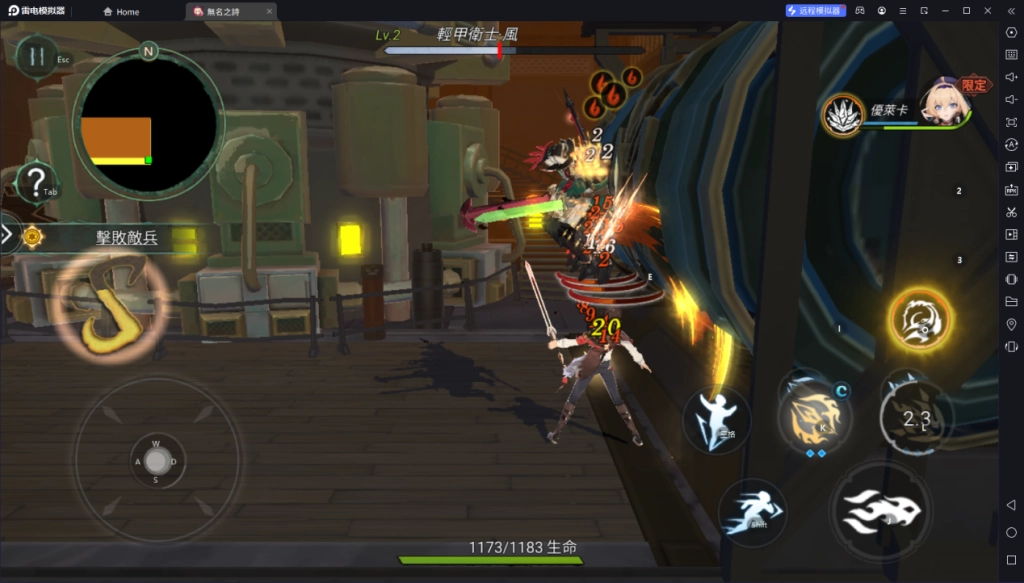1024x583 pixels.
Task: Expand the 擊敗敵兵 objective tracker
Action: tap(8, 236)
